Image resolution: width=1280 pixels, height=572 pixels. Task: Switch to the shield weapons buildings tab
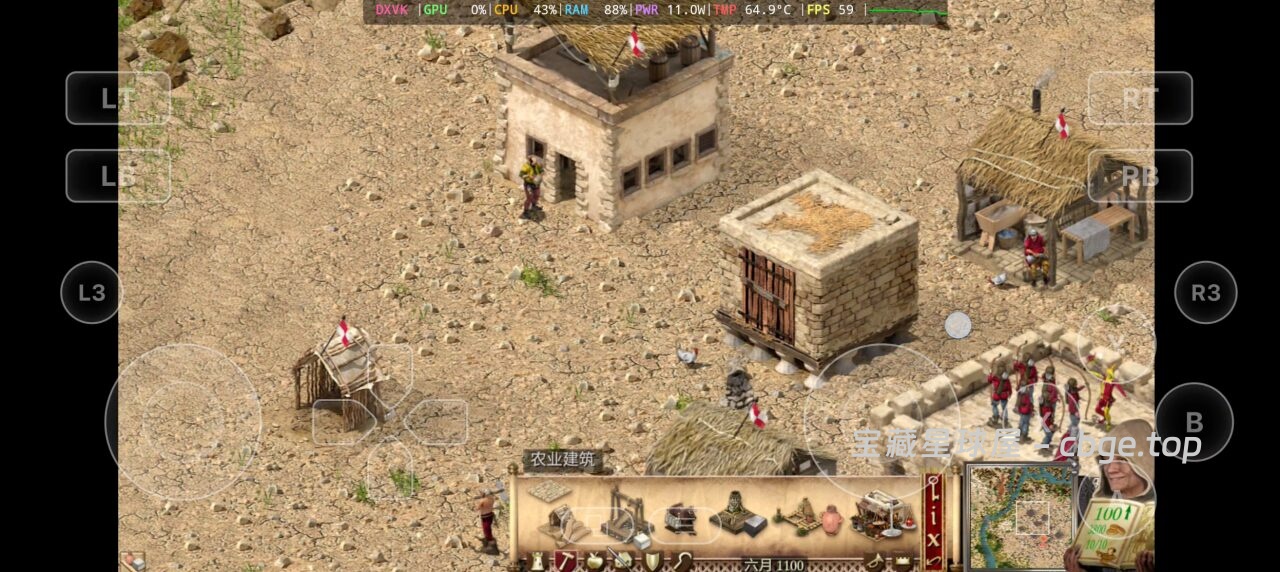652,562
